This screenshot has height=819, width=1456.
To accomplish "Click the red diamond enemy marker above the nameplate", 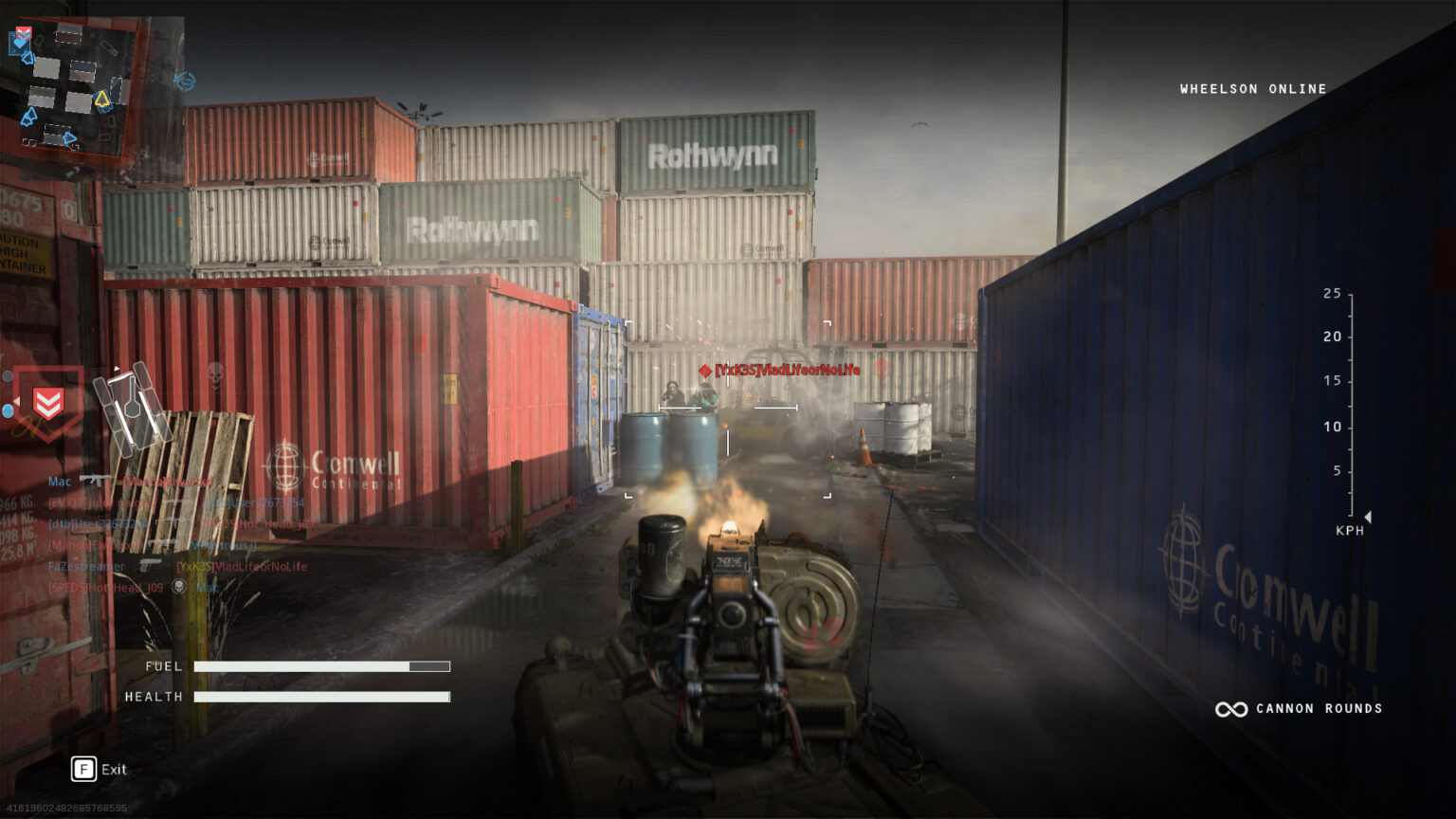I will [x=704, y=373].
